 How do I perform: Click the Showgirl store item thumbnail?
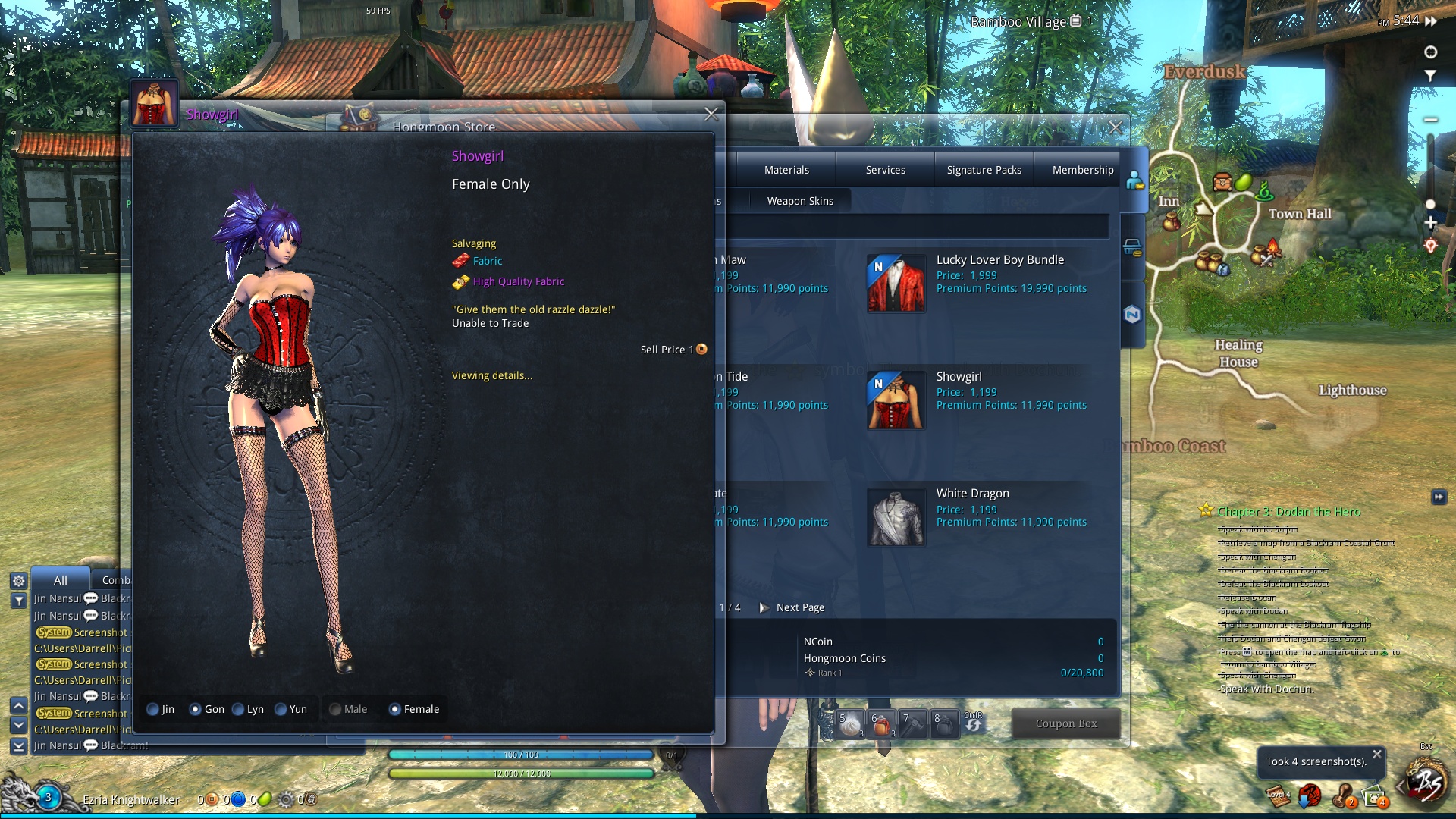coord(896,400)
